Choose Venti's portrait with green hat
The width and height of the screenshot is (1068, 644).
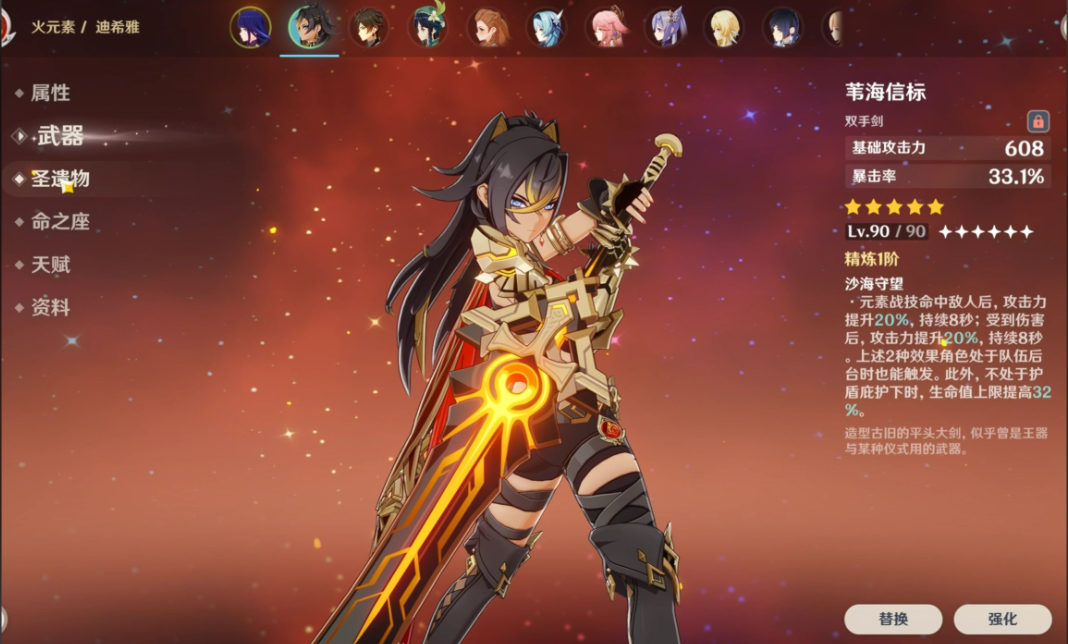pos(428,27)
